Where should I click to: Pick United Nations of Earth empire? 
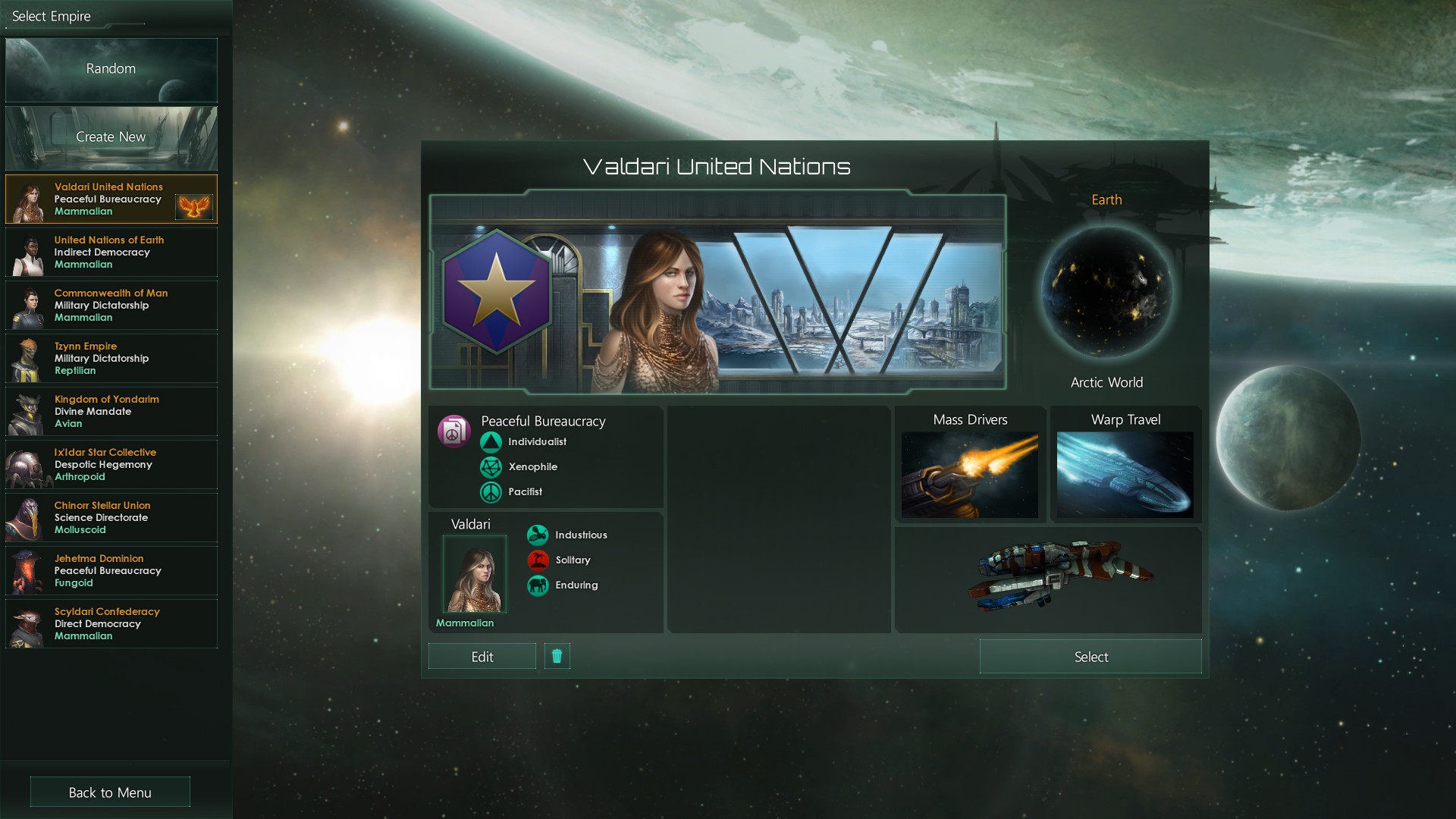(x=111, y=253)
